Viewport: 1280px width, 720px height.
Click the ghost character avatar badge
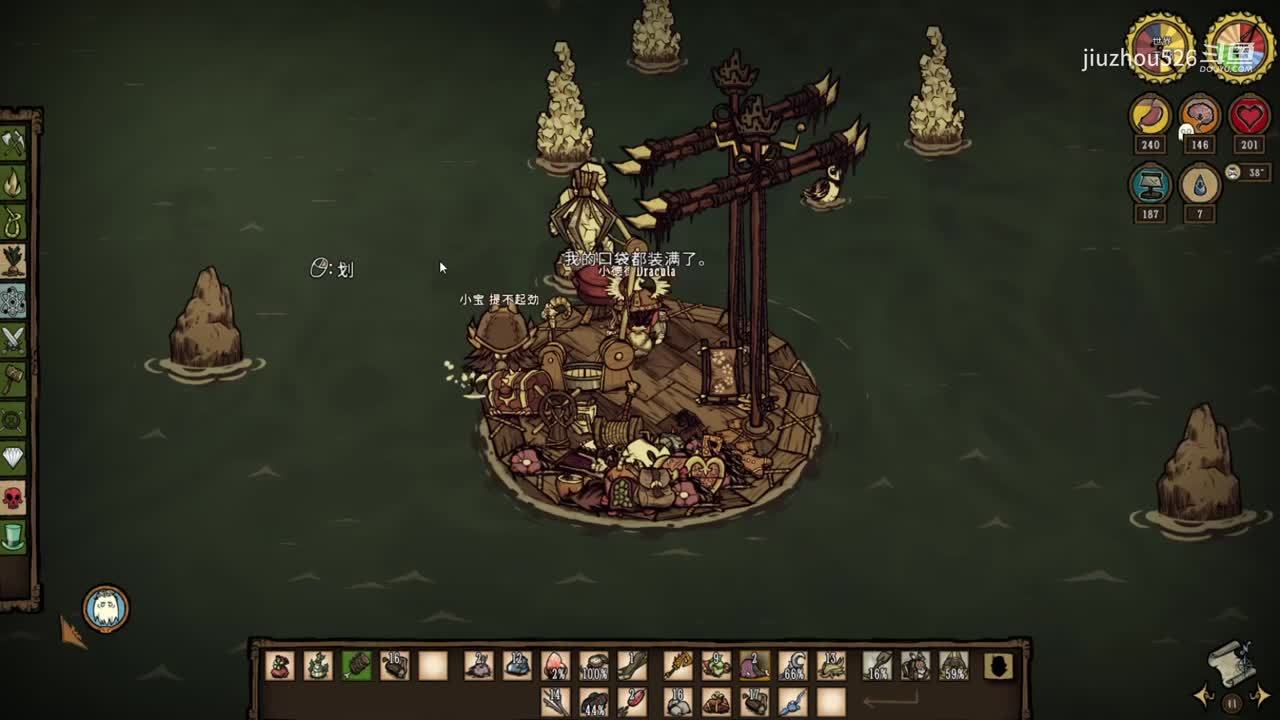[x=105, y=608]
